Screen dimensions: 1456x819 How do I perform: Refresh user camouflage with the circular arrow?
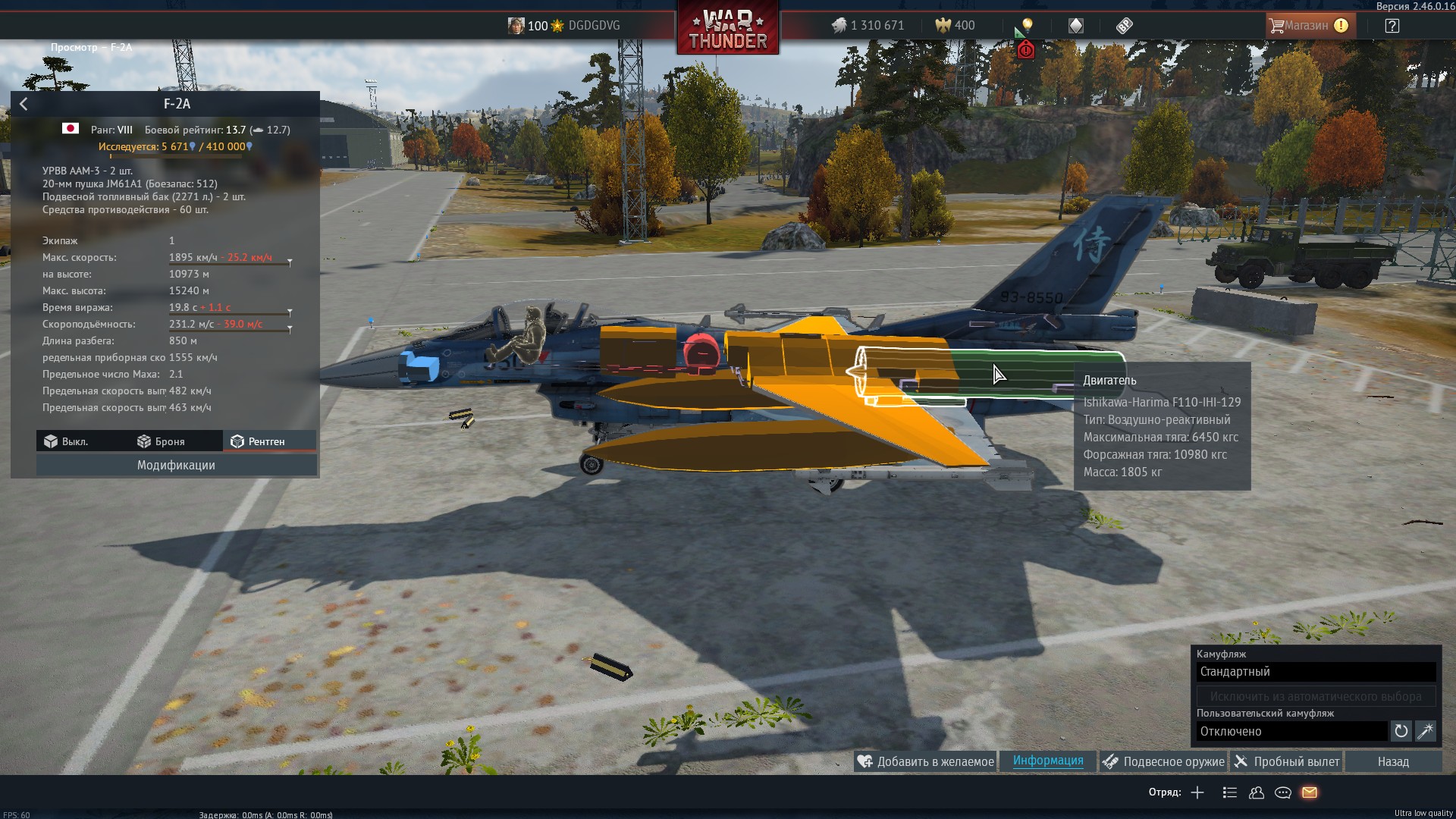pyautogui.click(x=1401, y=731)
